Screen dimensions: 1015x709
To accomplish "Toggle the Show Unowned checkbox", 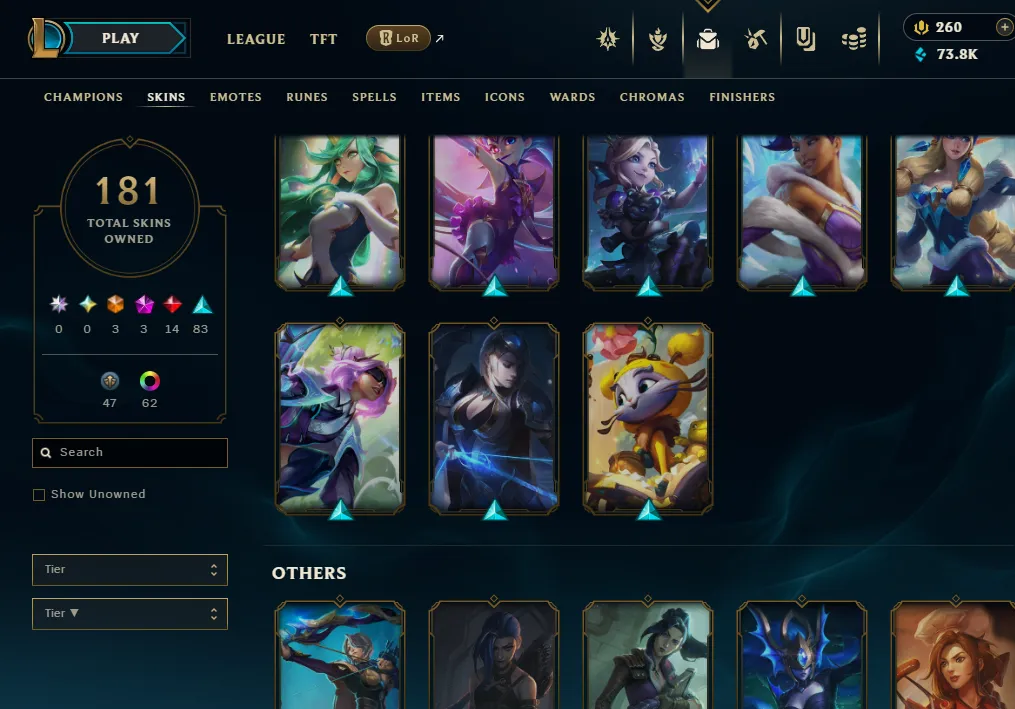I will 39,495.
